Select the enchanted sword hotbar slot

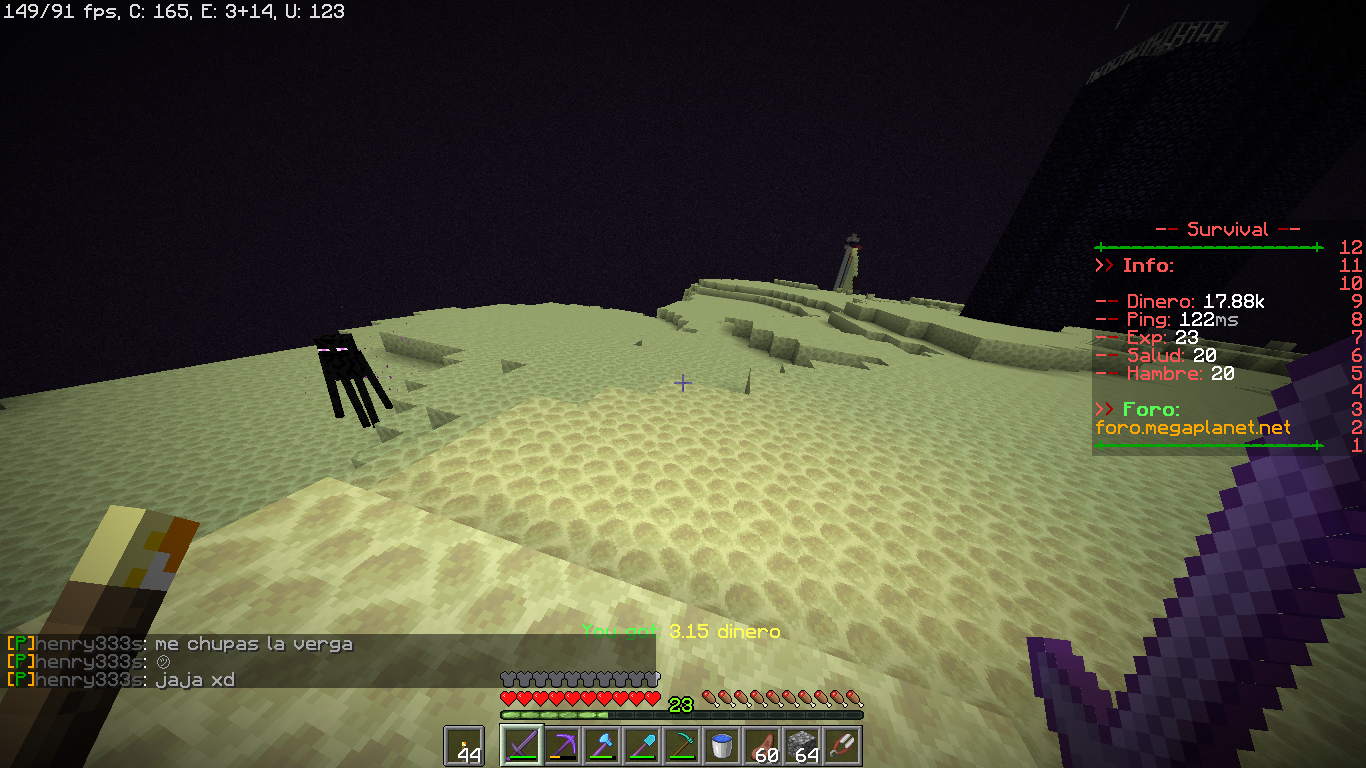pyautogui.click(x=522, y=746)
